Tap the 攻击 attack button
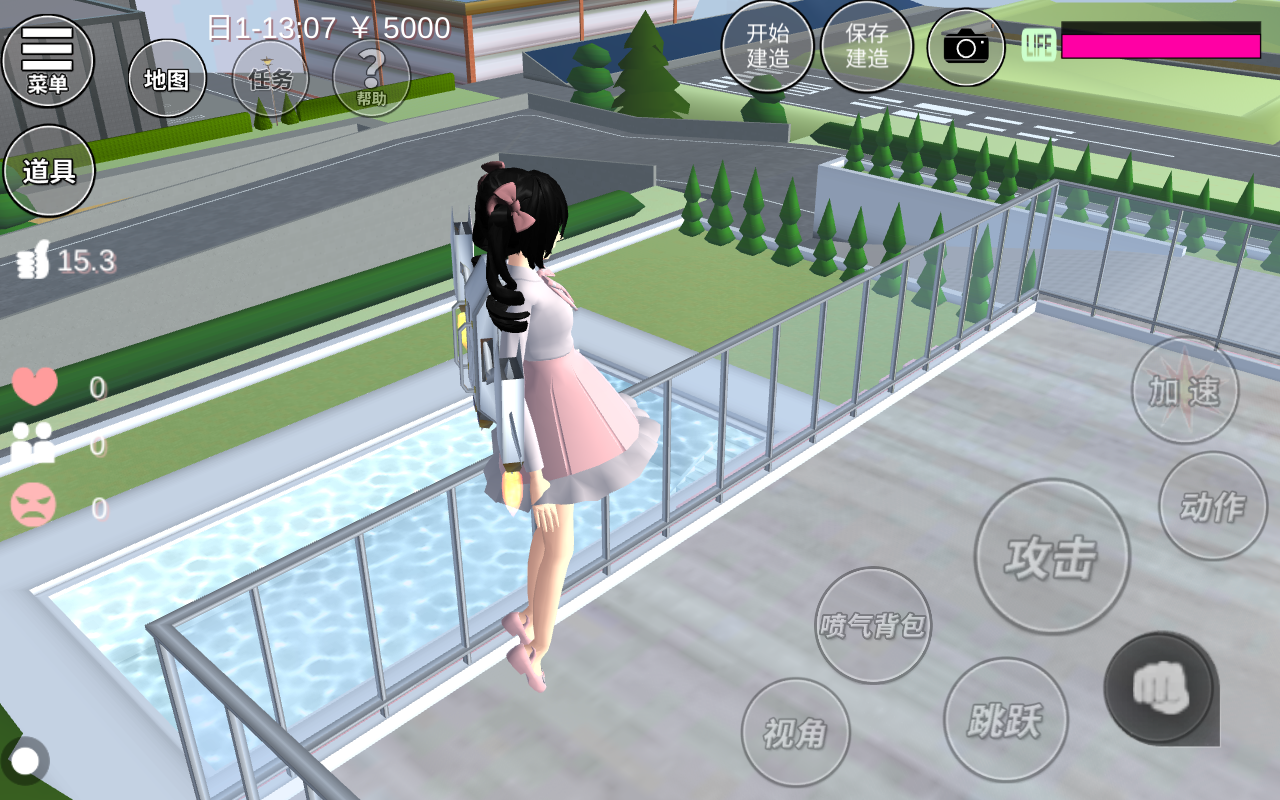 pos(1051,556)
